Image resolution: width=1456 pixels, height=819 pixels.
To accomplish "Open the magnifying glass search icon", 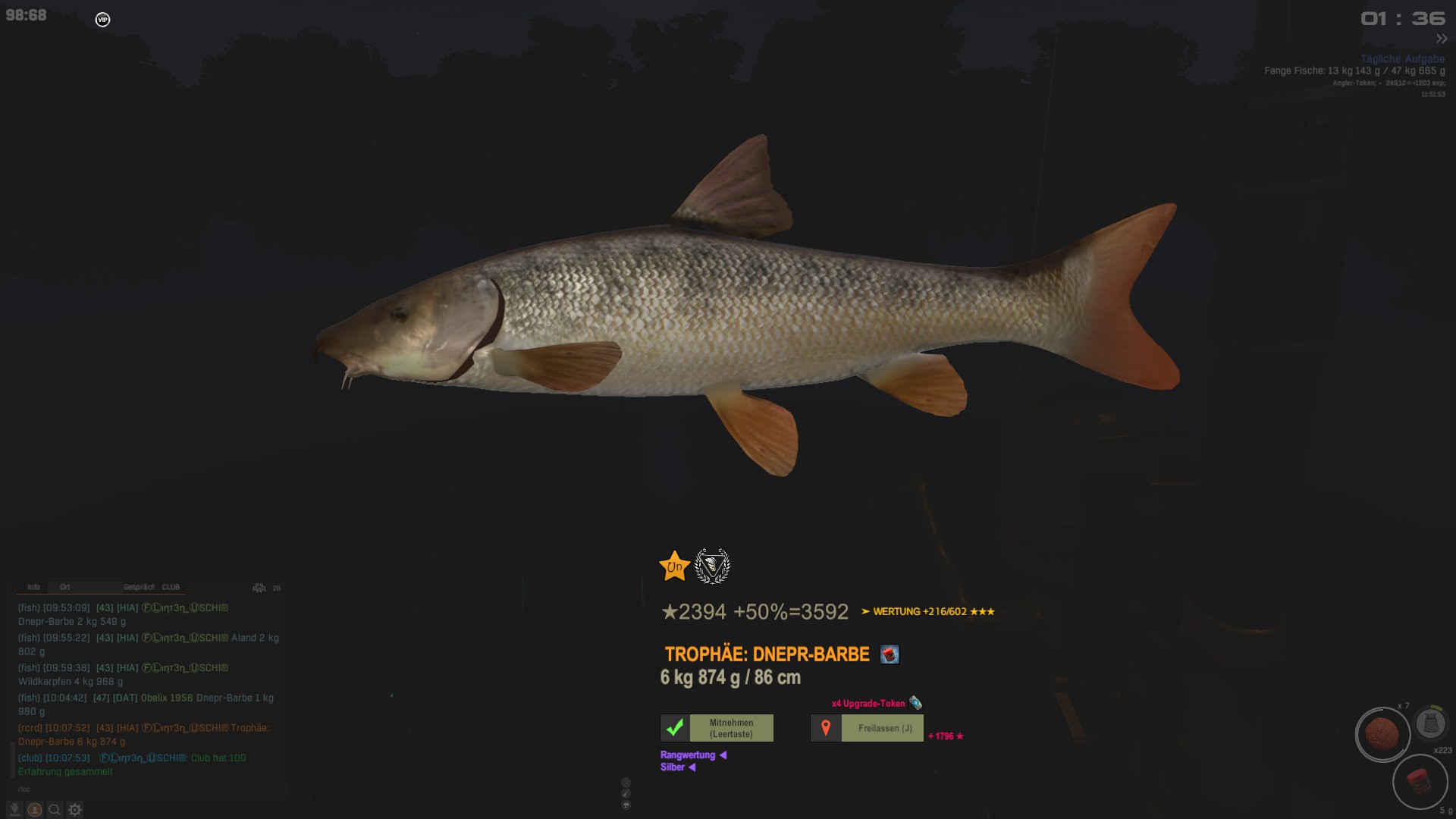I will [x=55, y=809].
